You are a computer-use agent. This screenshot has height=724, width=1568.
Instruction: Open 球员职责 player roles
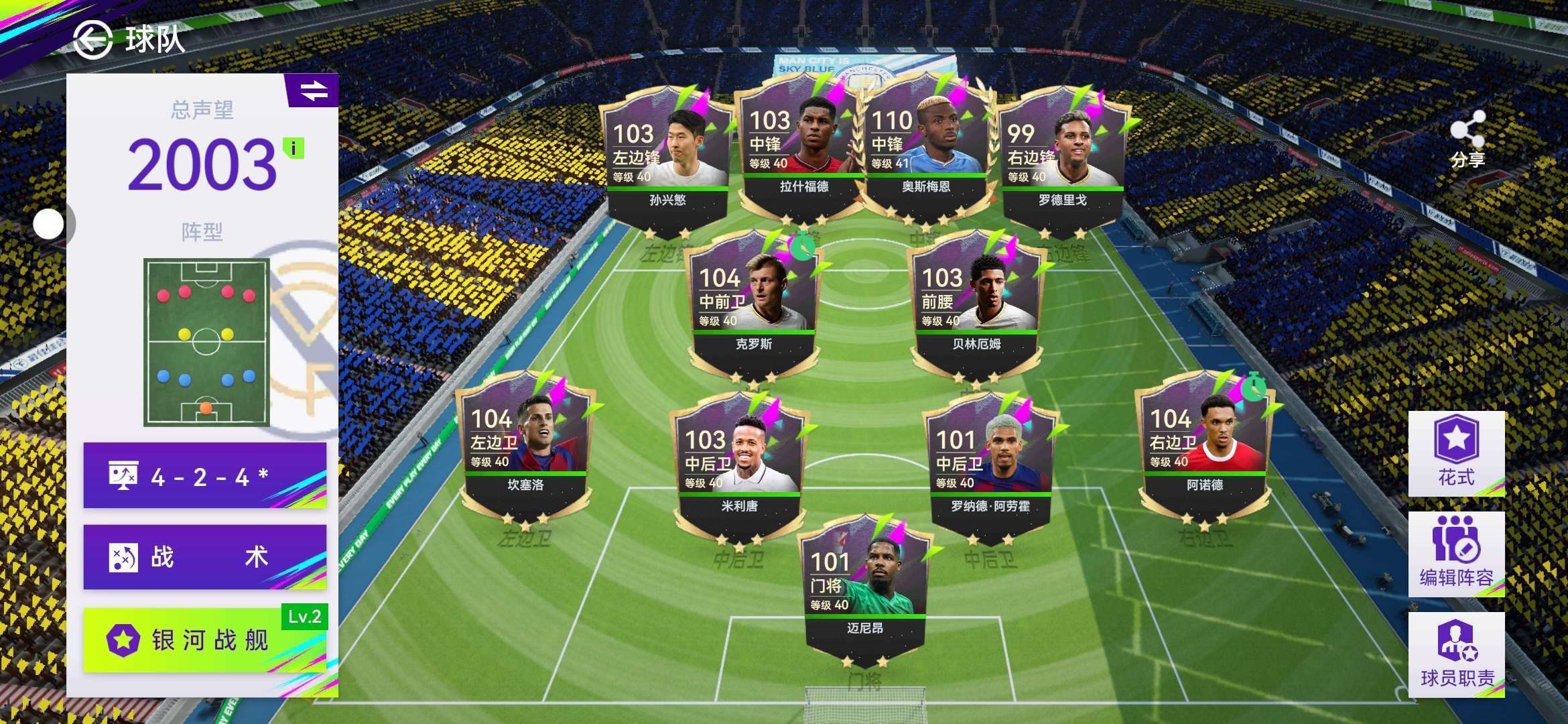point(1456,655)
